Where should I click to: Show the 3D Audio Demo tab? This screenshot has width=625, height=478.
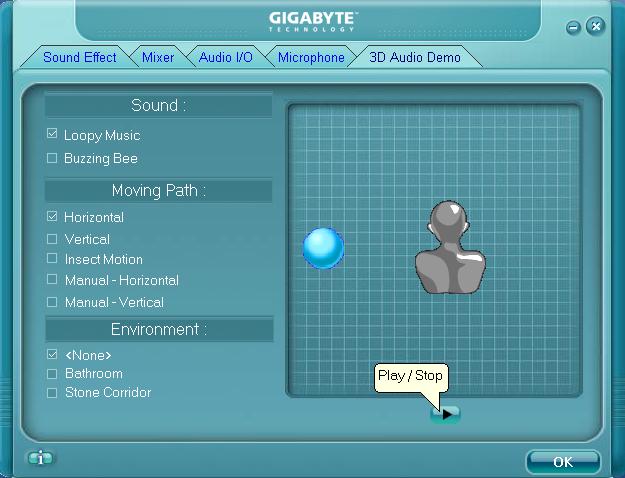(x=415, y=58)
